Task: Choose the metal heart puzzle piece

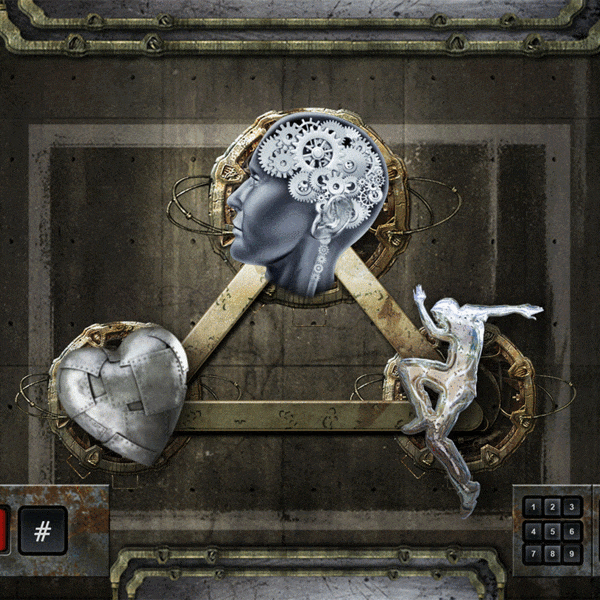Action: coord(122,392)
